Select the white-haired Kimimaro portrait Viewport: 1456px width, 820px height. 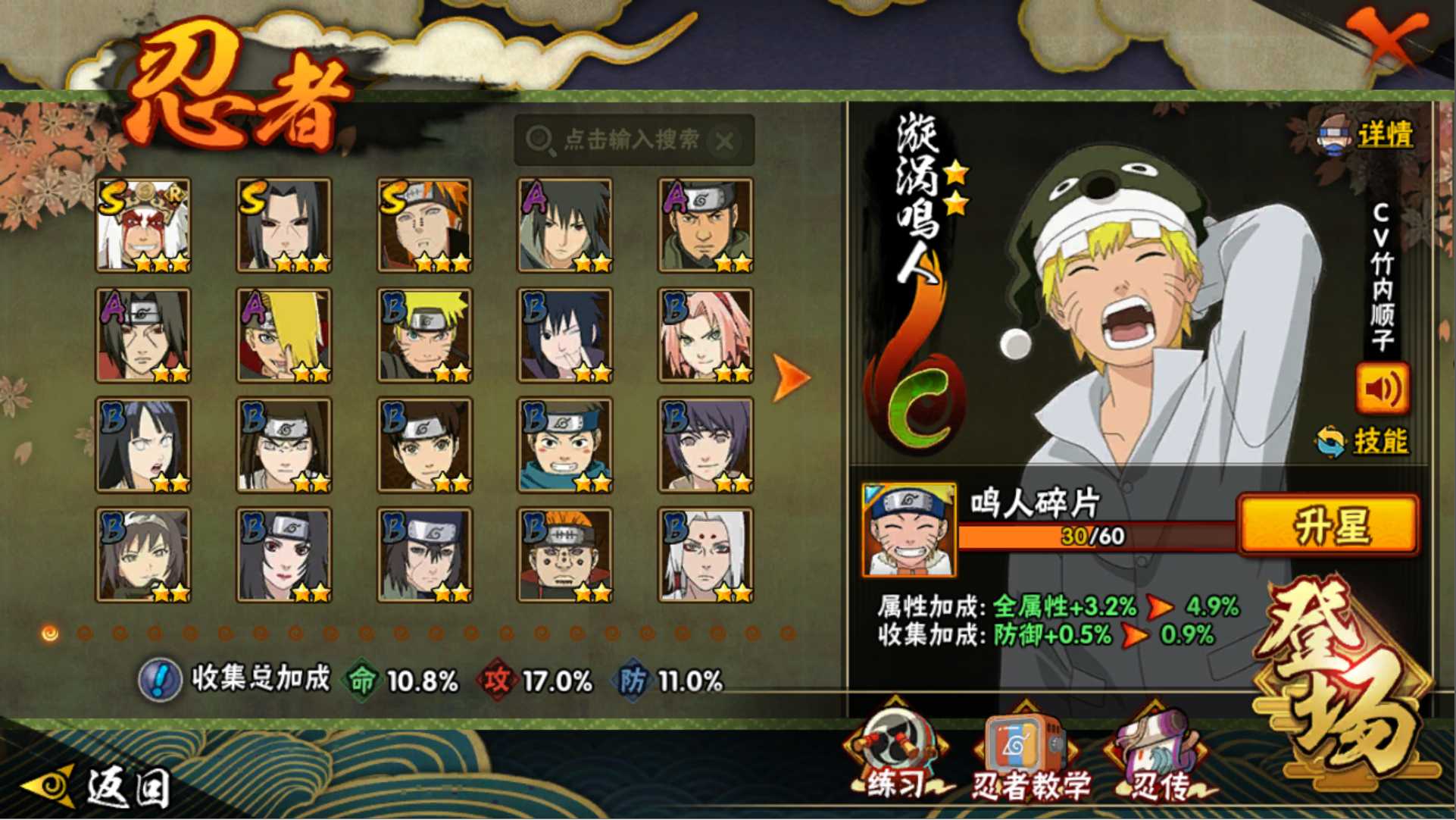705,555
